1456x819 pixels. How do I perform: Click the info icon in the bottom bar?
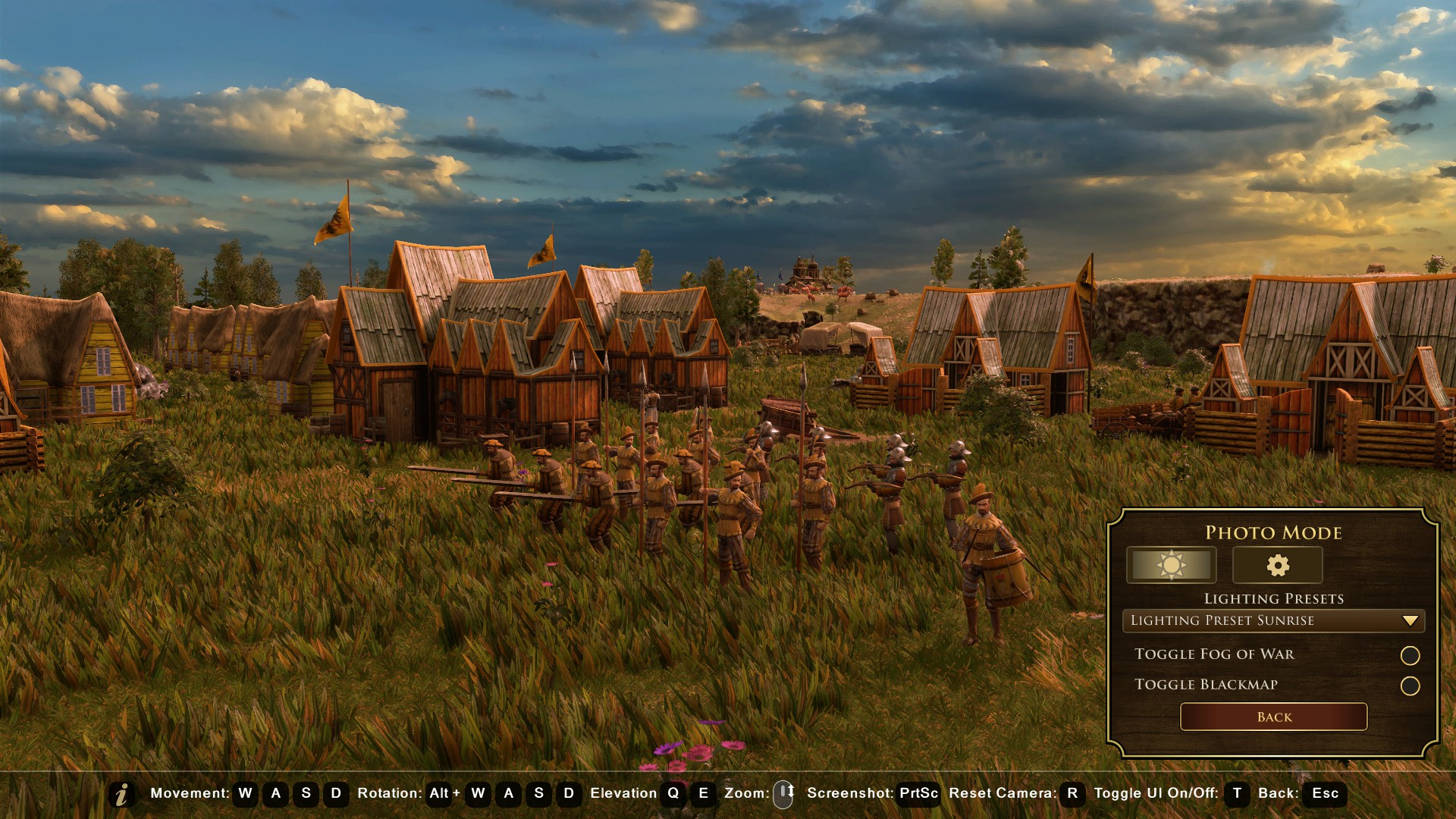[x=121, y=794]
